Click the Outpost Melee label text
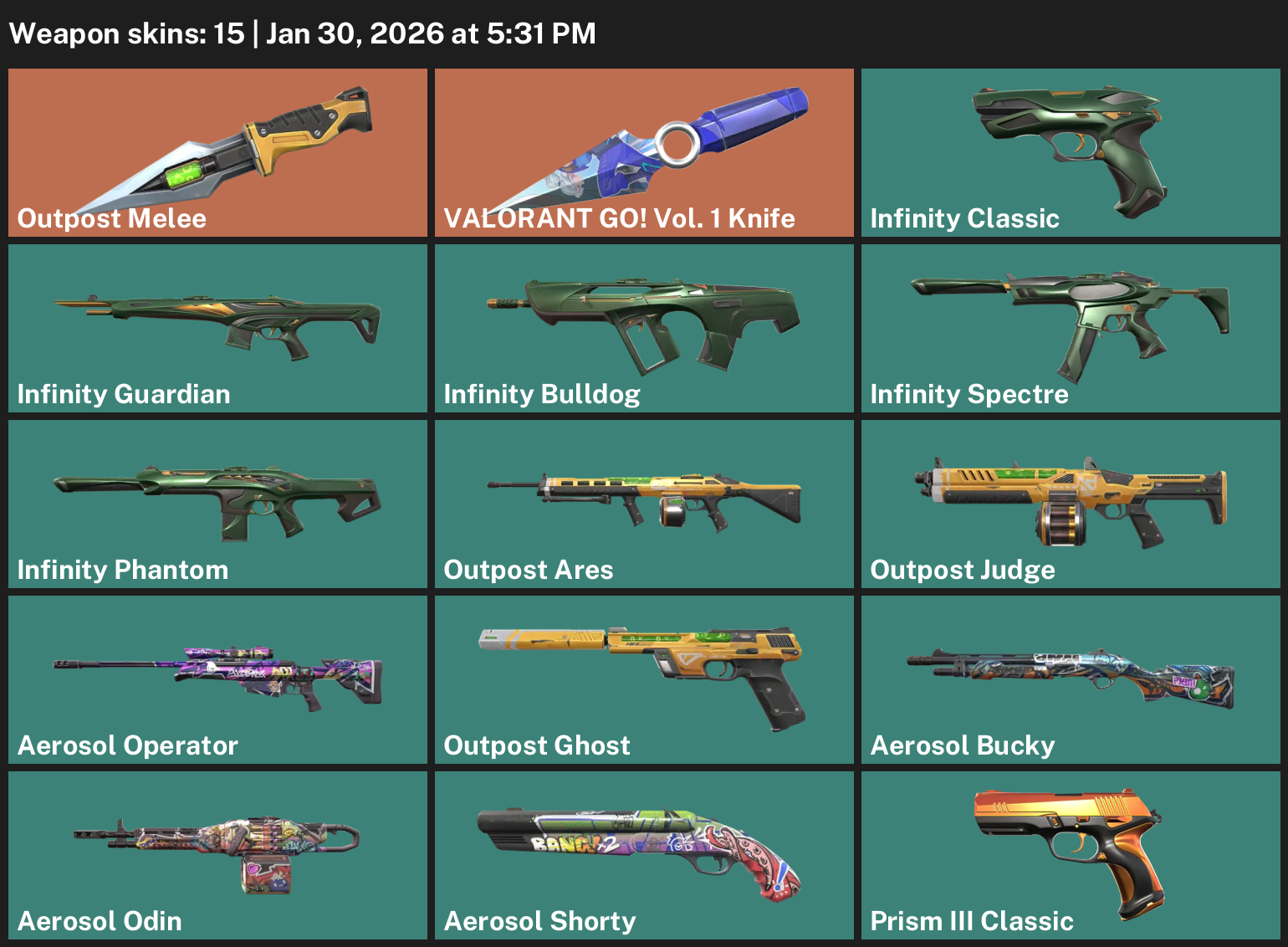 click(111, 218)
